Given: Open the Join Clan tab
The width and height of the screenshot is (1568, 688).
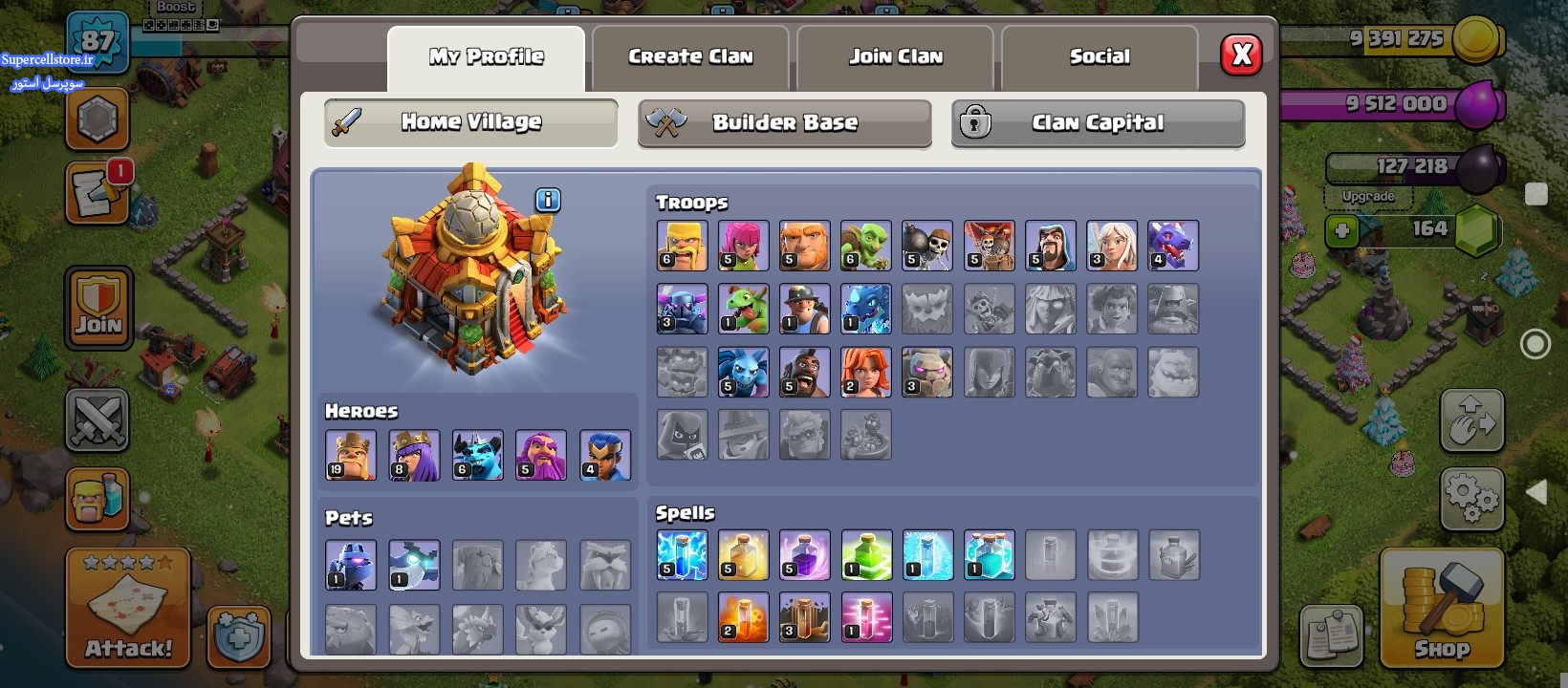Looking at the screenshot, I should 896,57.
